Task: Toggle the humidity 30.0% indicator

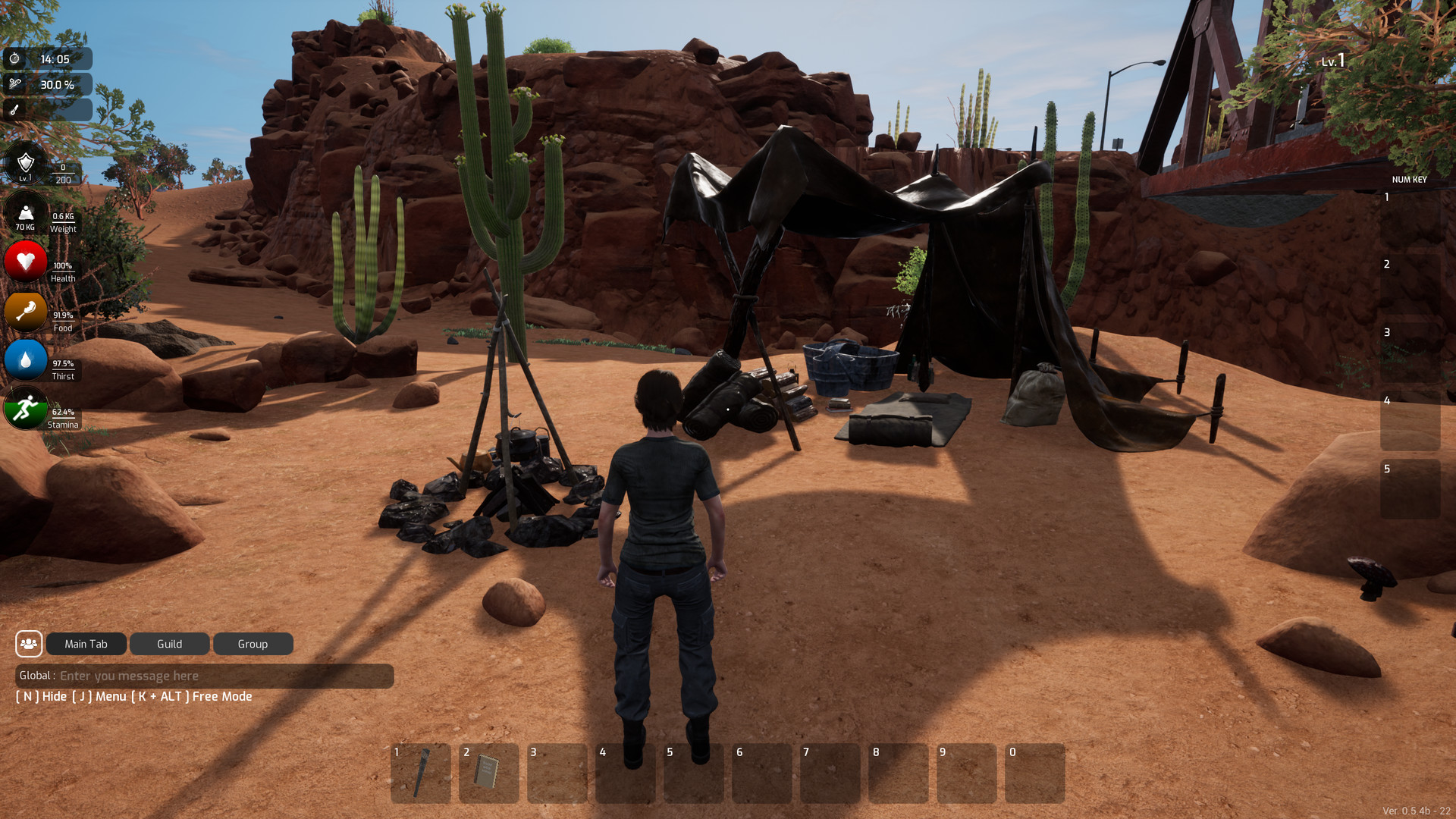Action: [15, 84]
